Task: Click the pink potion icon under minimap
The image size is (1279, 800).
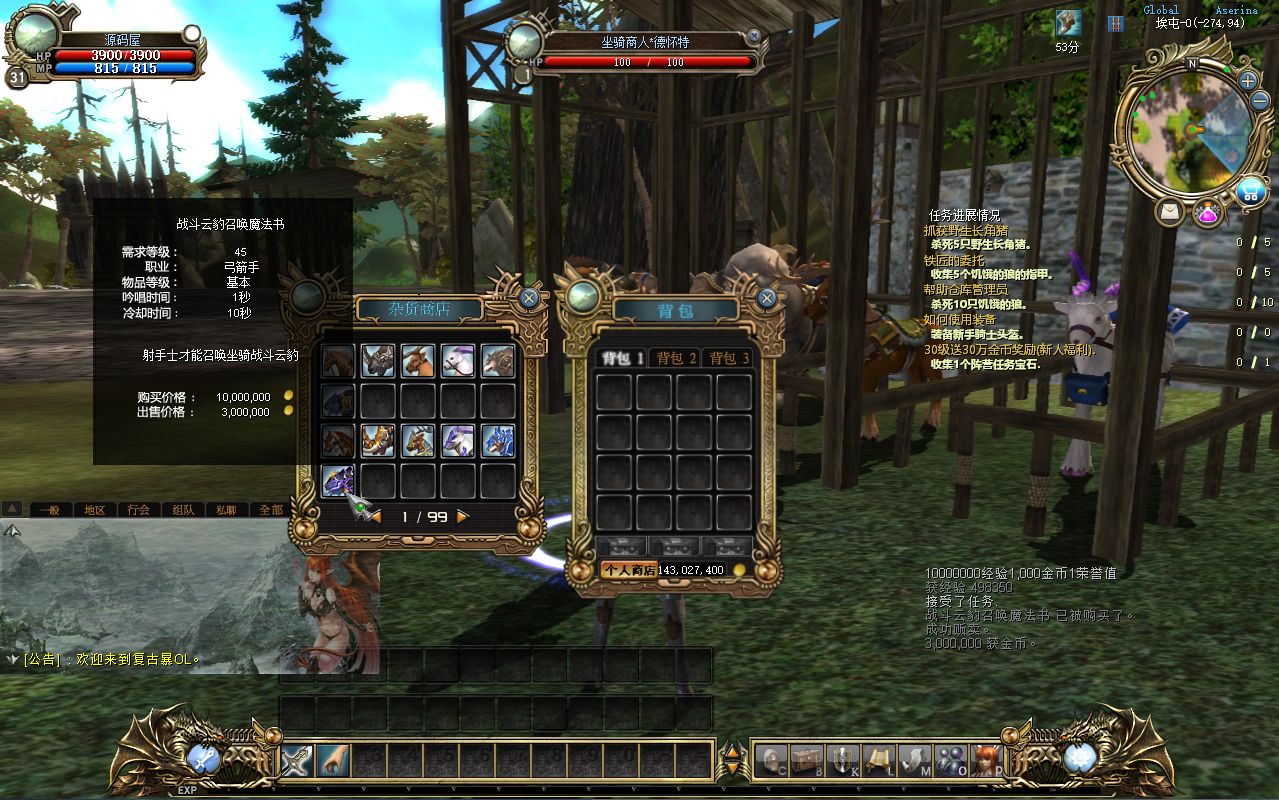Action: click(1207, 213)
